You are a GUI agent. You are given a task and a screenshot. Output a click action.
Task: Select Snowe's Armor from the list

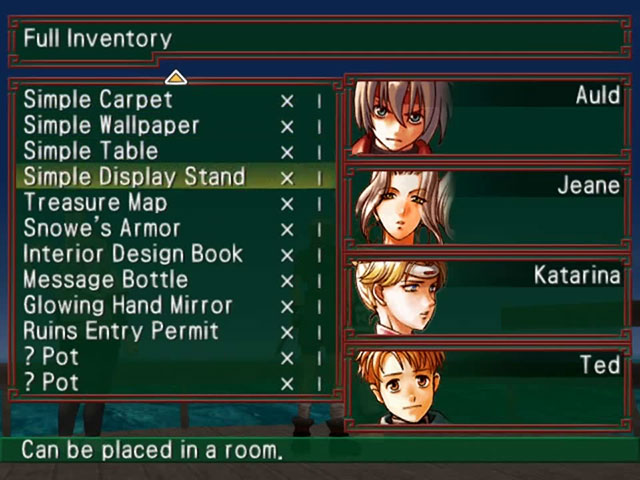(102, 229)
